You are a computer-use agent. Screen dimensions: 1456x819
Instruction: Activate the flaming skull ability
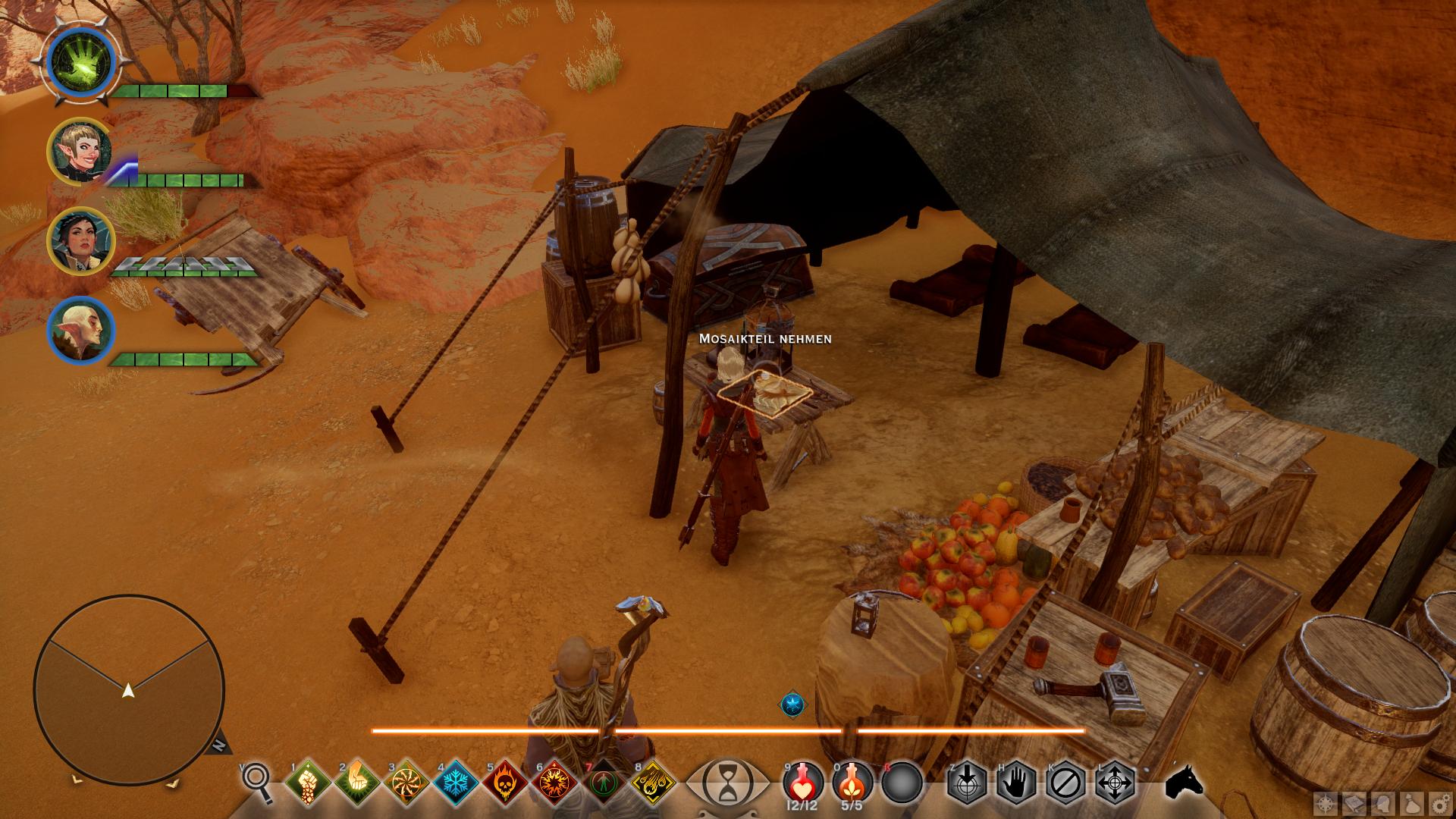coord(506,781)
